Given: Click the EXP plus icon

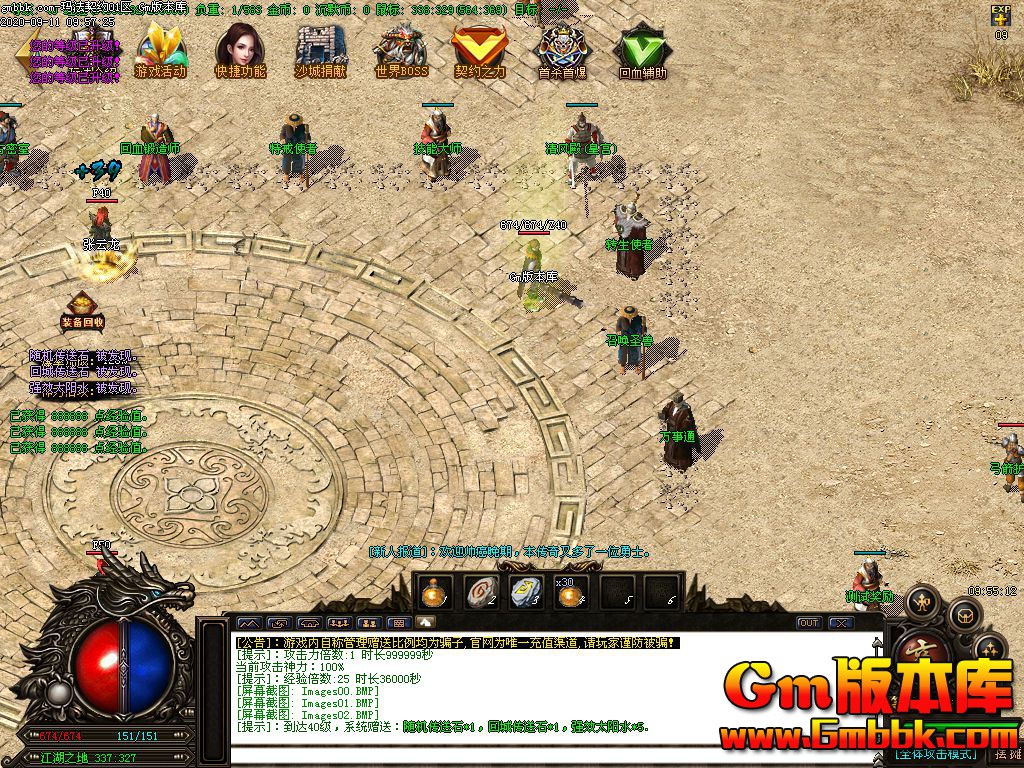Looking at the screenshot, I should (x=1001, y=16).
